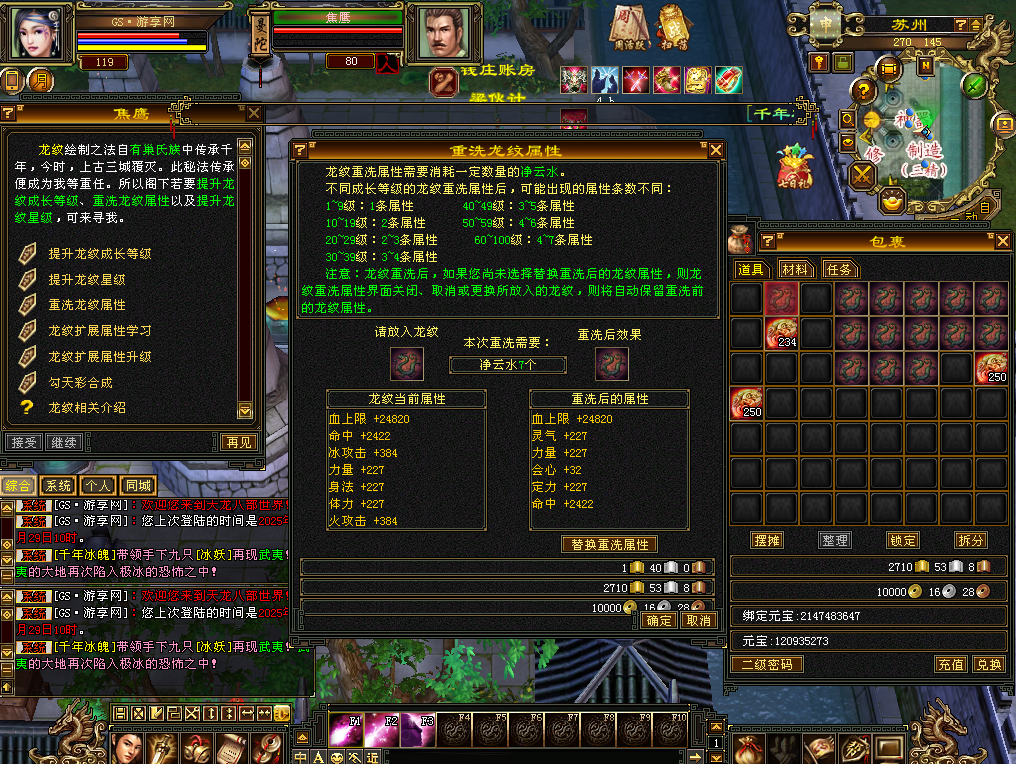Switch to the 任务 bag tab

pos(839,269)
